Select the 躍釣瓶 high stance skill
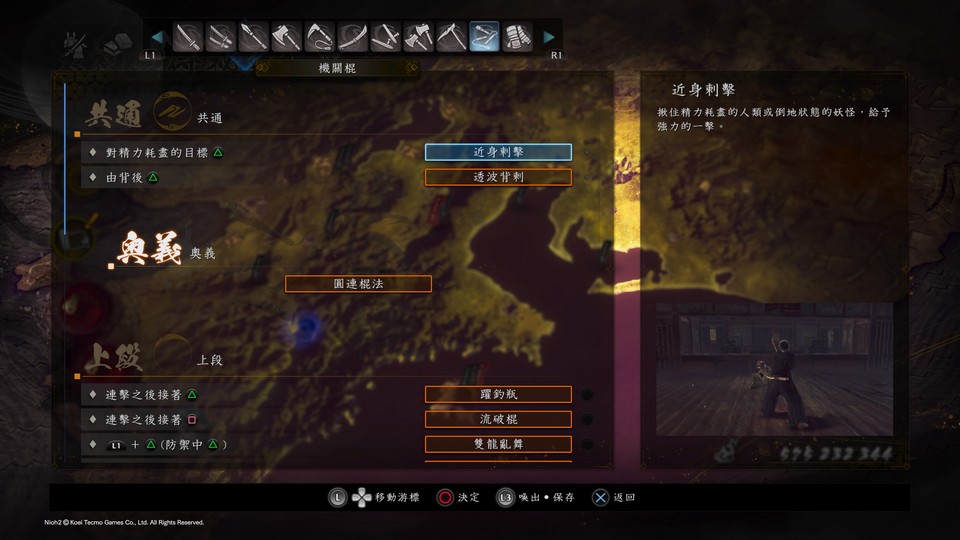 [498, 394]
